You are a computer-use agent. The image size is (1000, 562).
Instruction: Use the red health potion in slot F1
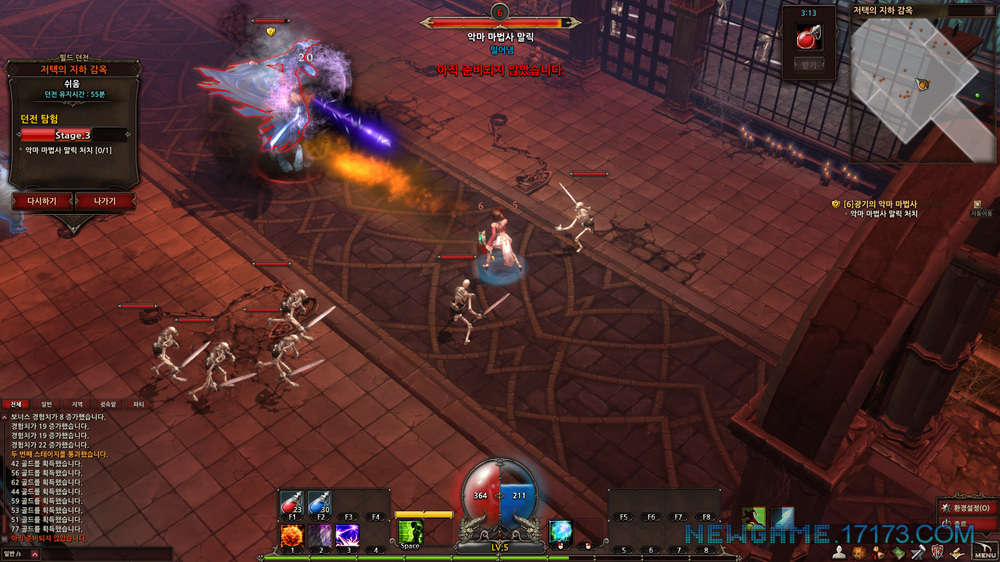coord(292,505)
